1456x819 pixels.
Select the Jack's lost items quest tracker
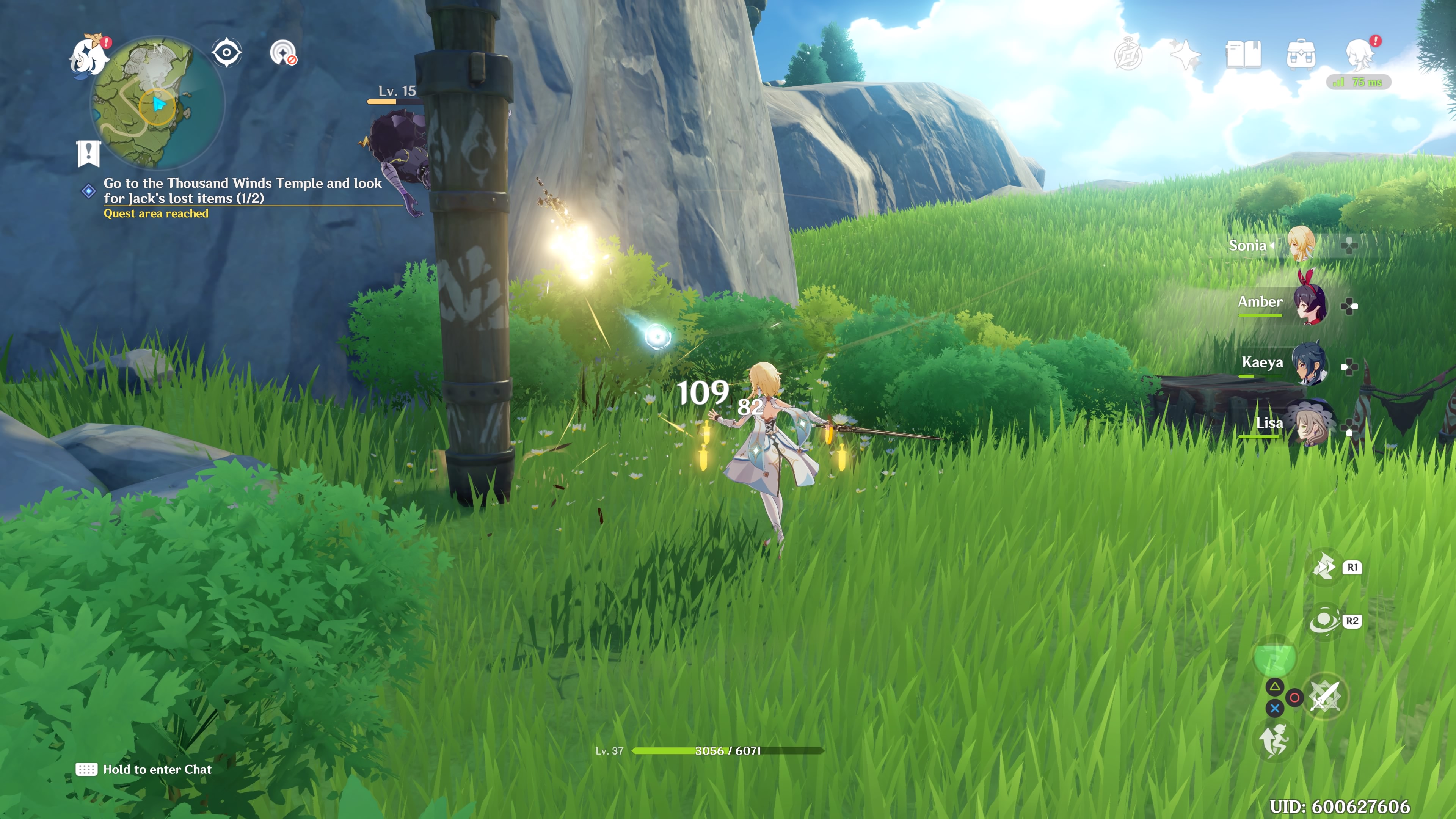242,190
